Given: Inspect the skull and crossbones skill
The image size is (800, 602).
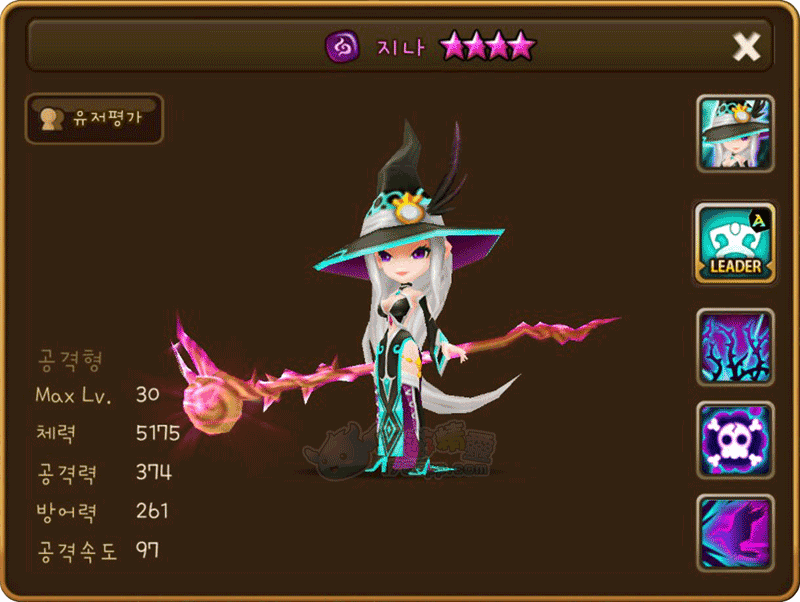Looking at the screenshot, I should pyautogui.click(x=735, y=441).
